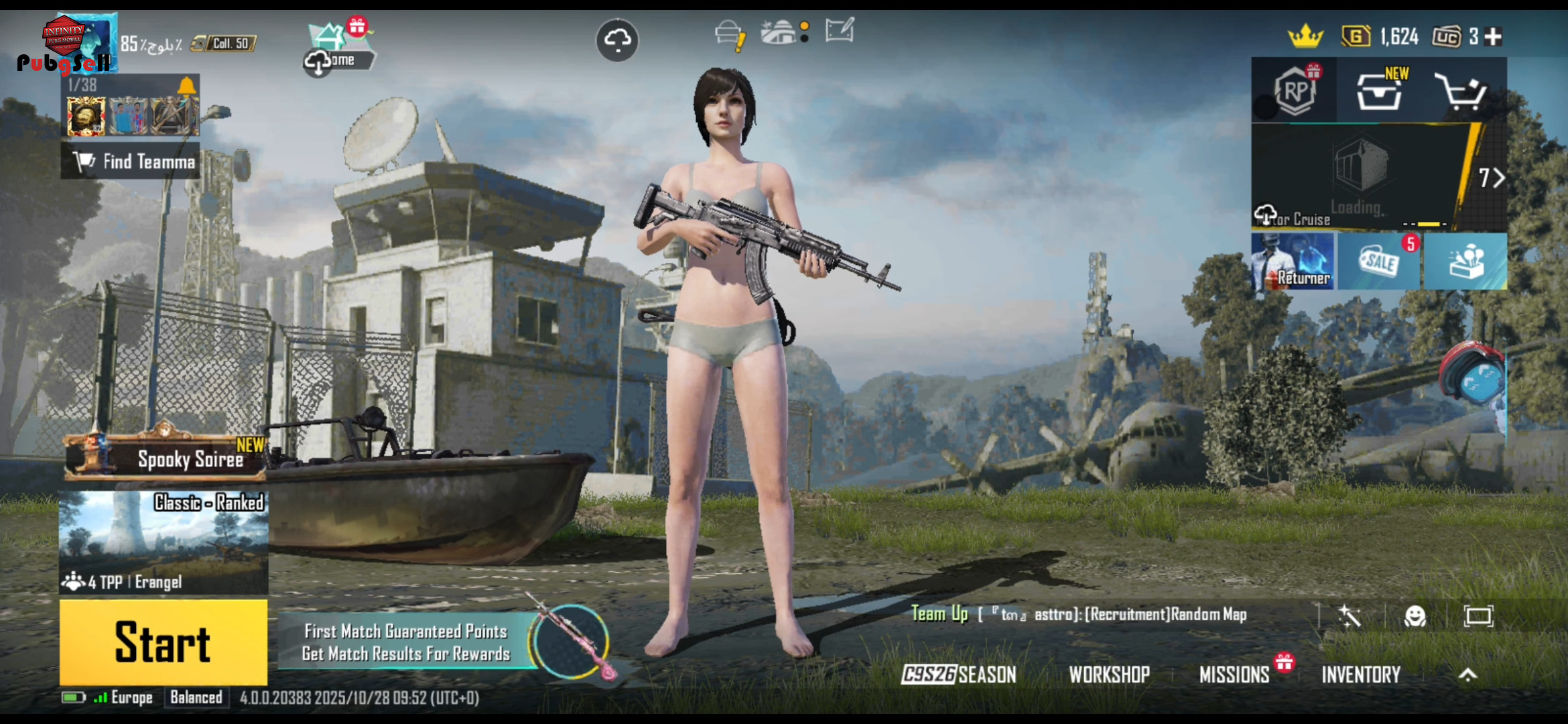Open the Returner event tile
The height and width of the screenshot is (724, 1568).
point(1293,261)
